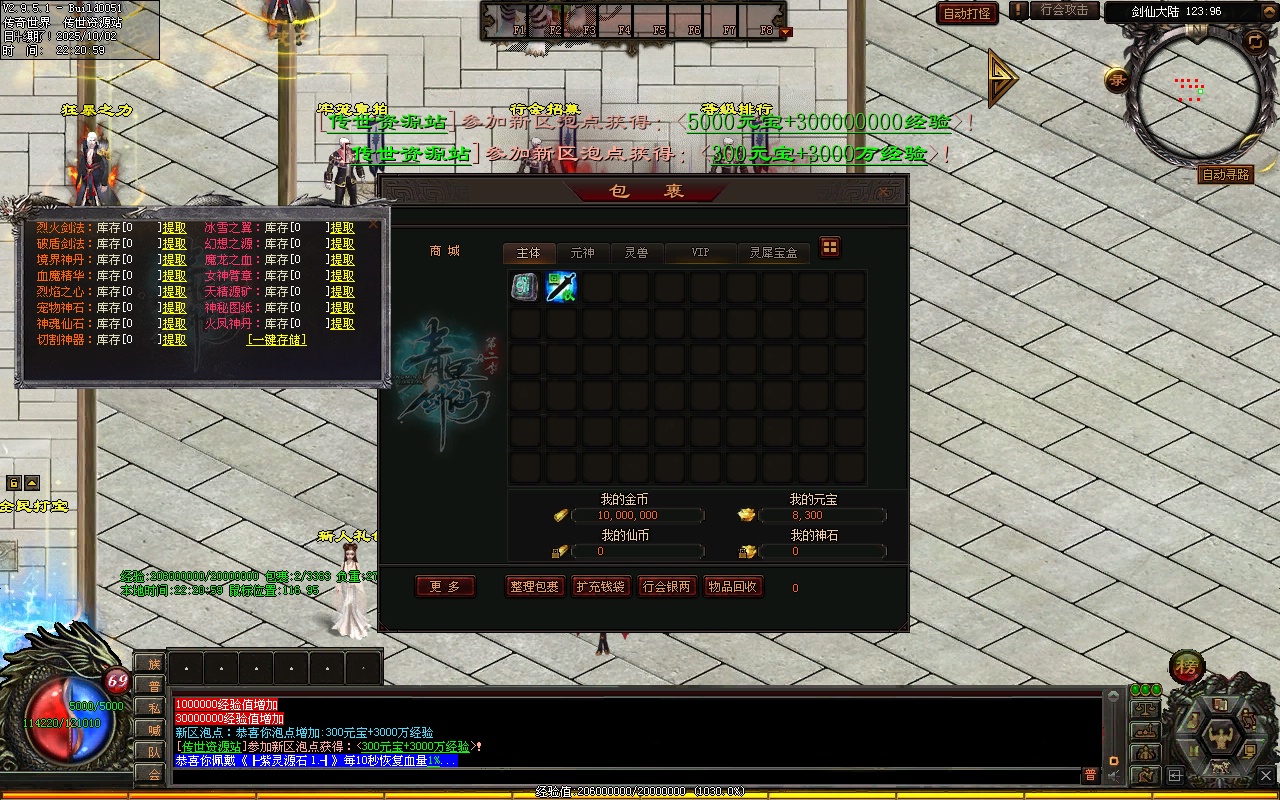Screen dimensions: 1280x800
Task: Select the rune stone item slot
Action: pyautogui.click(x=525, y=287)
